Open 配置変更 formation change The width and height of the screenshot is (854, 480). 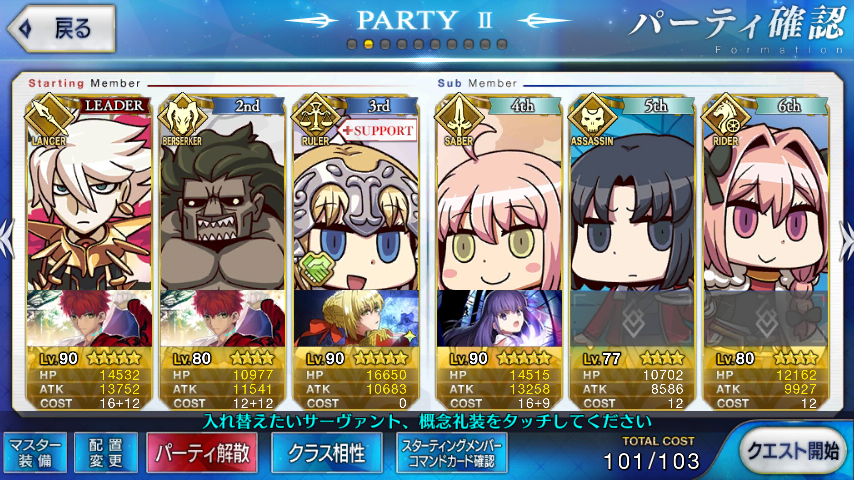point(105,453)
